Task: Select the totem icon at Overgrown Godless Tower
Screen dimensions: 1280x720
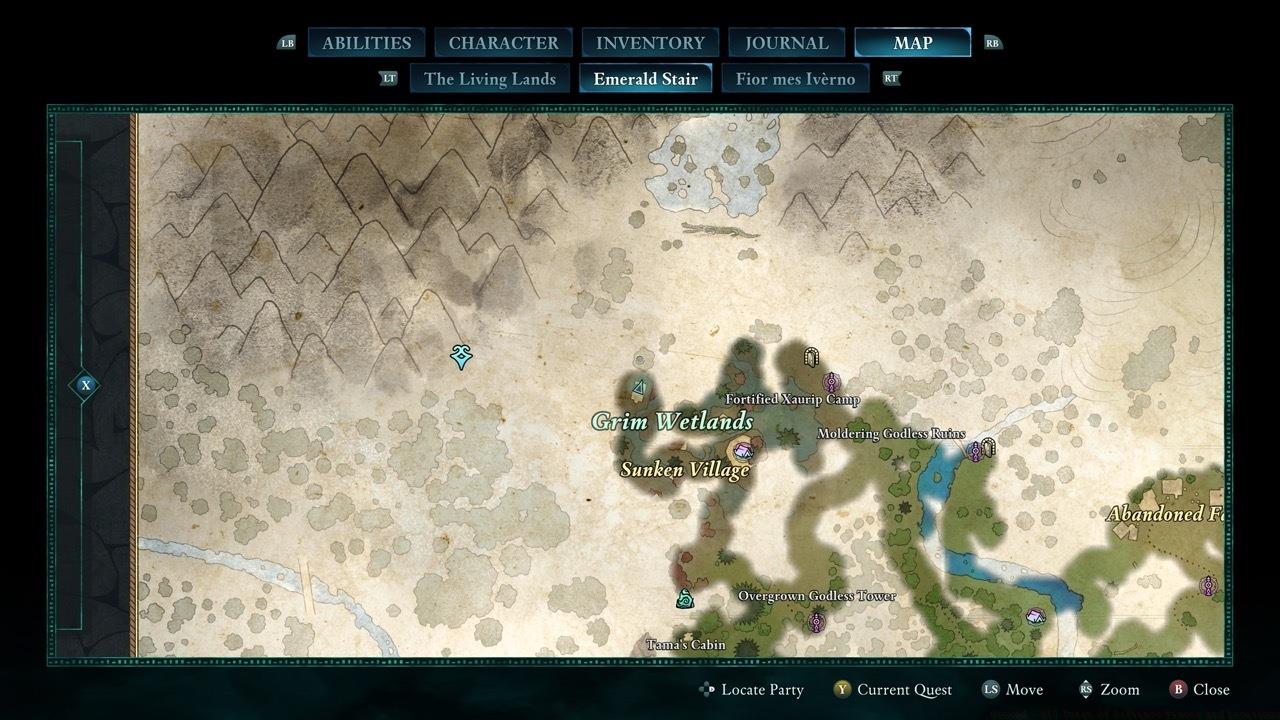Action: point(816,623)
